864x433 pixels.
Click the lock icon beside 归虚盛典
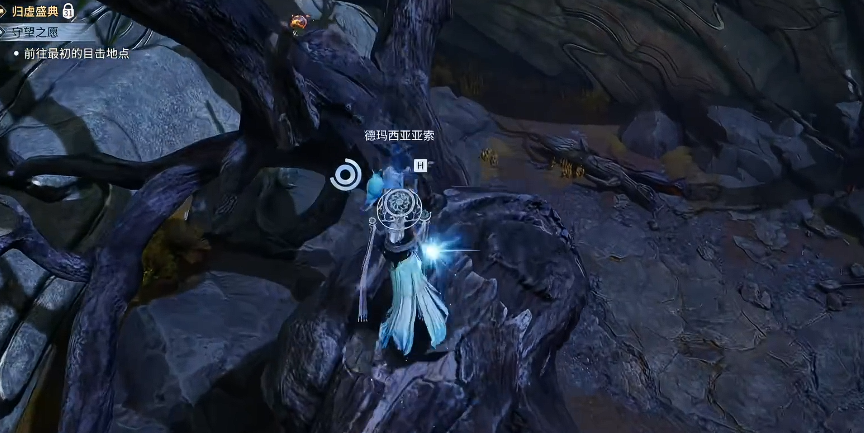click(68, 11)
